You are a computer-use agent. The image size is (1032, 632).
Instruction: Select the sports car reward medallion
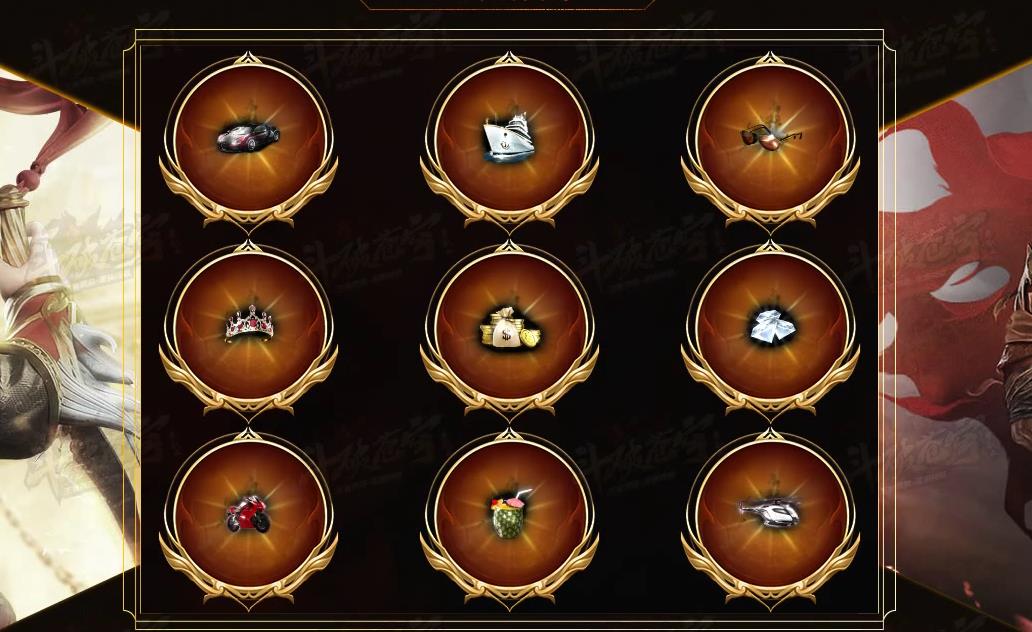pos(248,138)
